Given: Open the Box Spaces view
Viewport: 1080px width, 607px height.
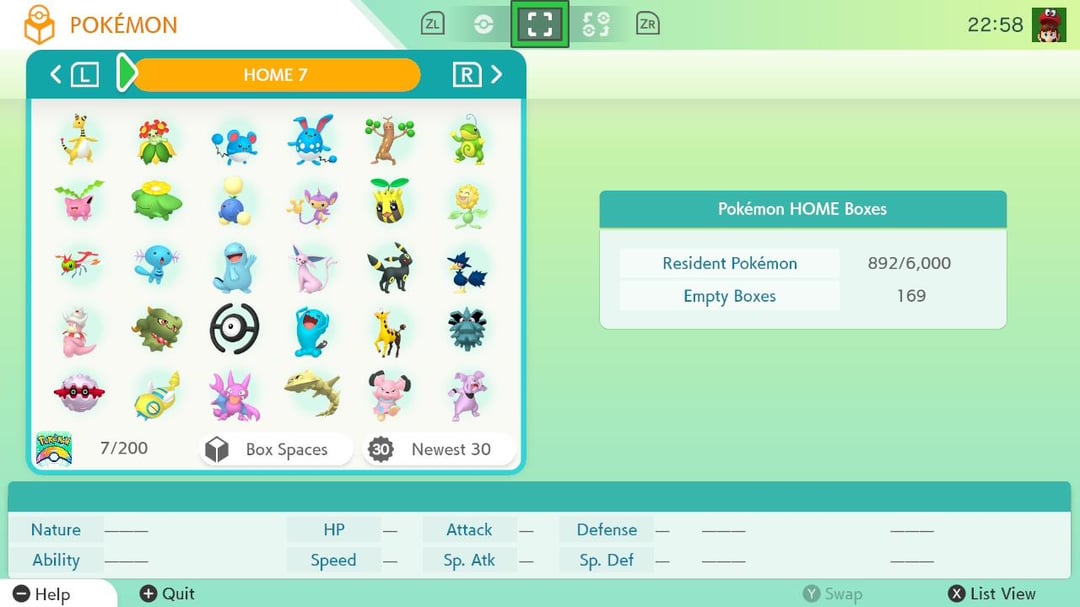Looking at the screenshot, I should (x=276, y=450).
